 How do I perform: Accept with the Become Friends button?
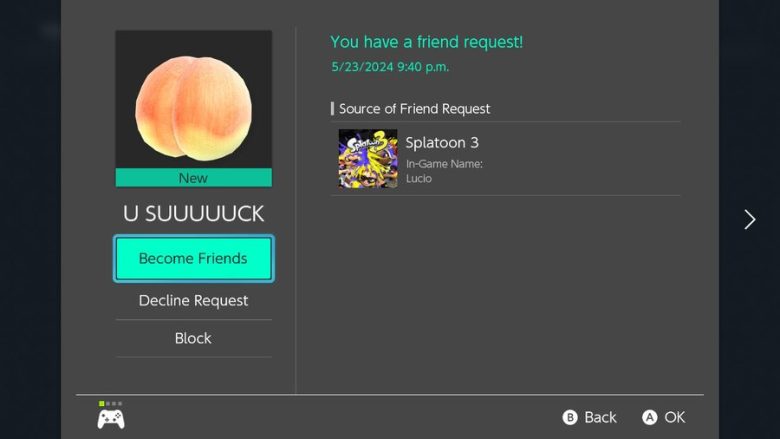point(193,258)
